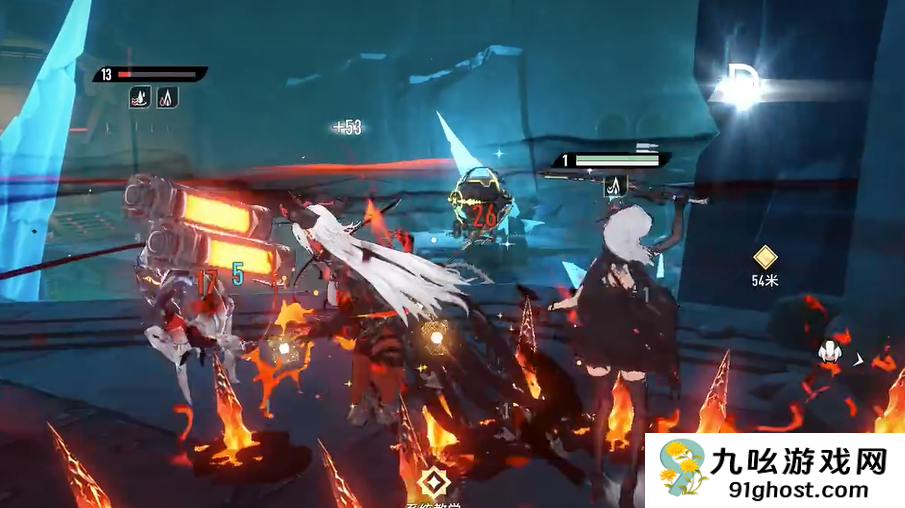Inspect the water droplet status icon under level 13 bar
The width and height of the screenshot is (905, 508).
click(140, 97)
